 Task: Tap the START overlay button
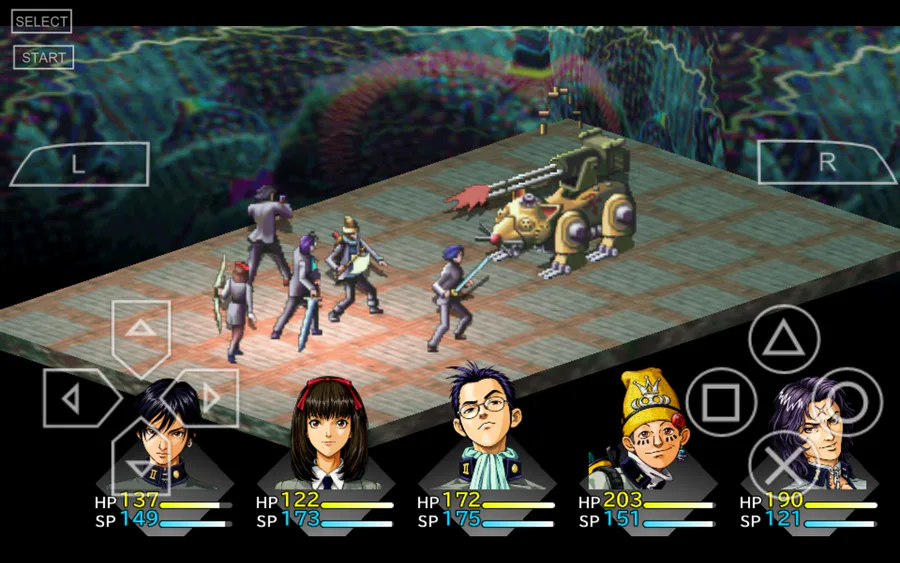(x=43, y=57)
